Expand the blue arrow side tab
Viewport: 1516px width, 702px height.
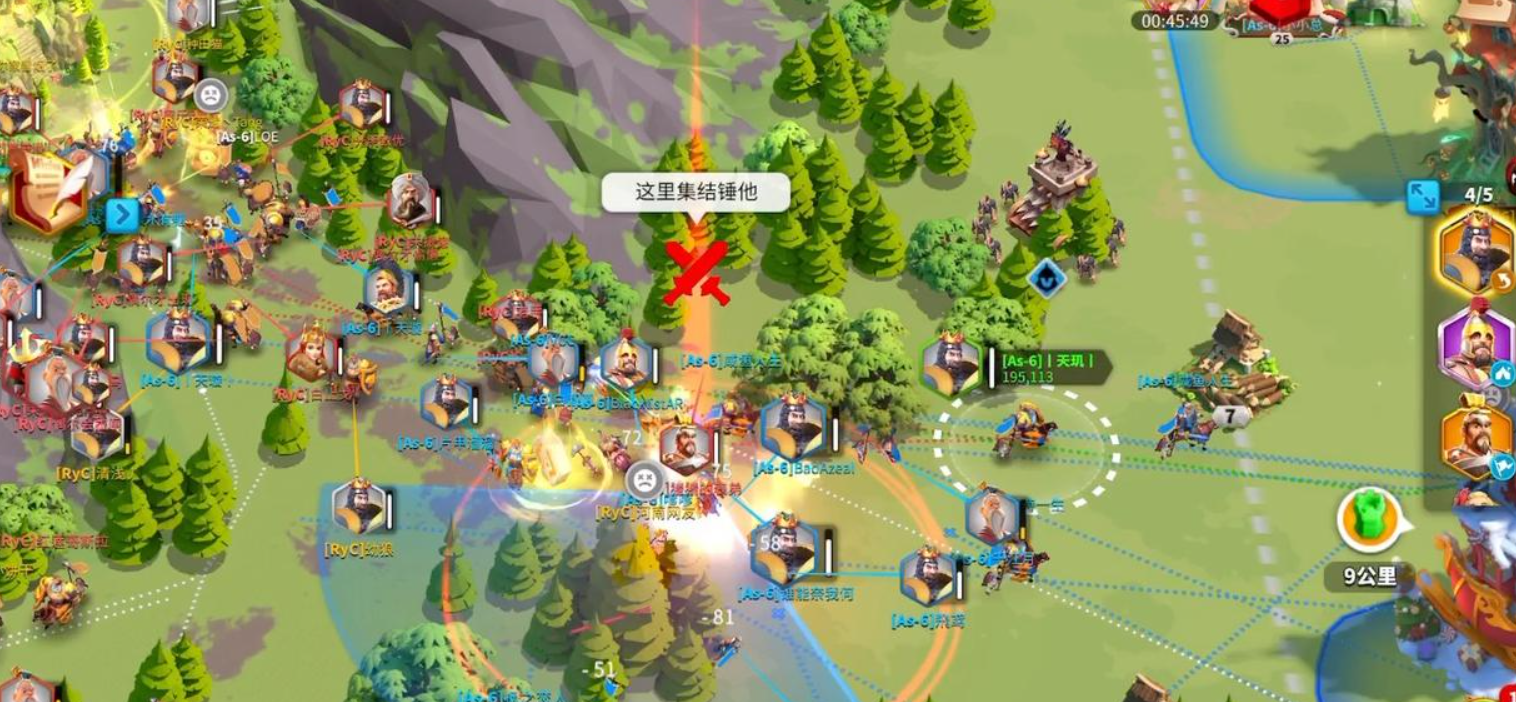123,215
